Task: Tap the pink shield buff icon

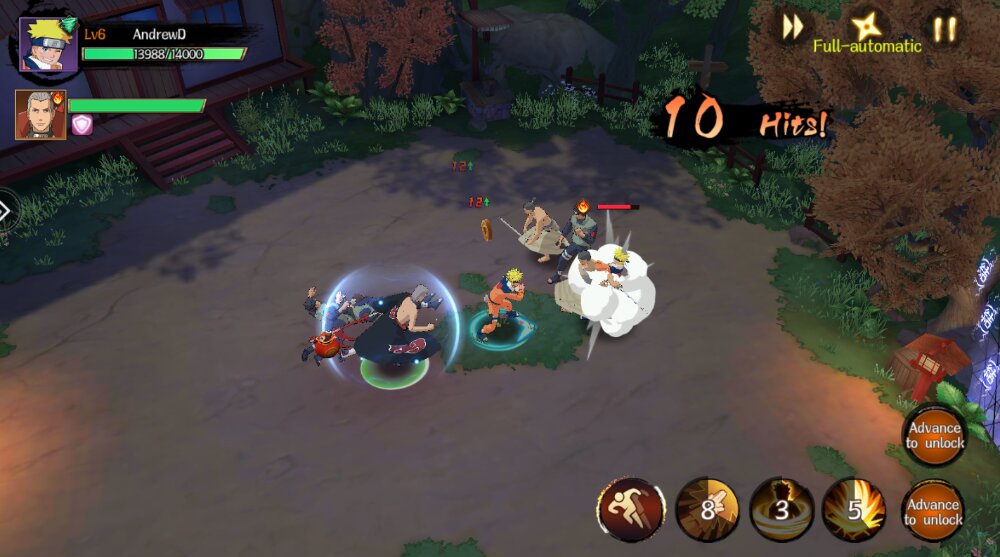Action: tap(82, 125)
